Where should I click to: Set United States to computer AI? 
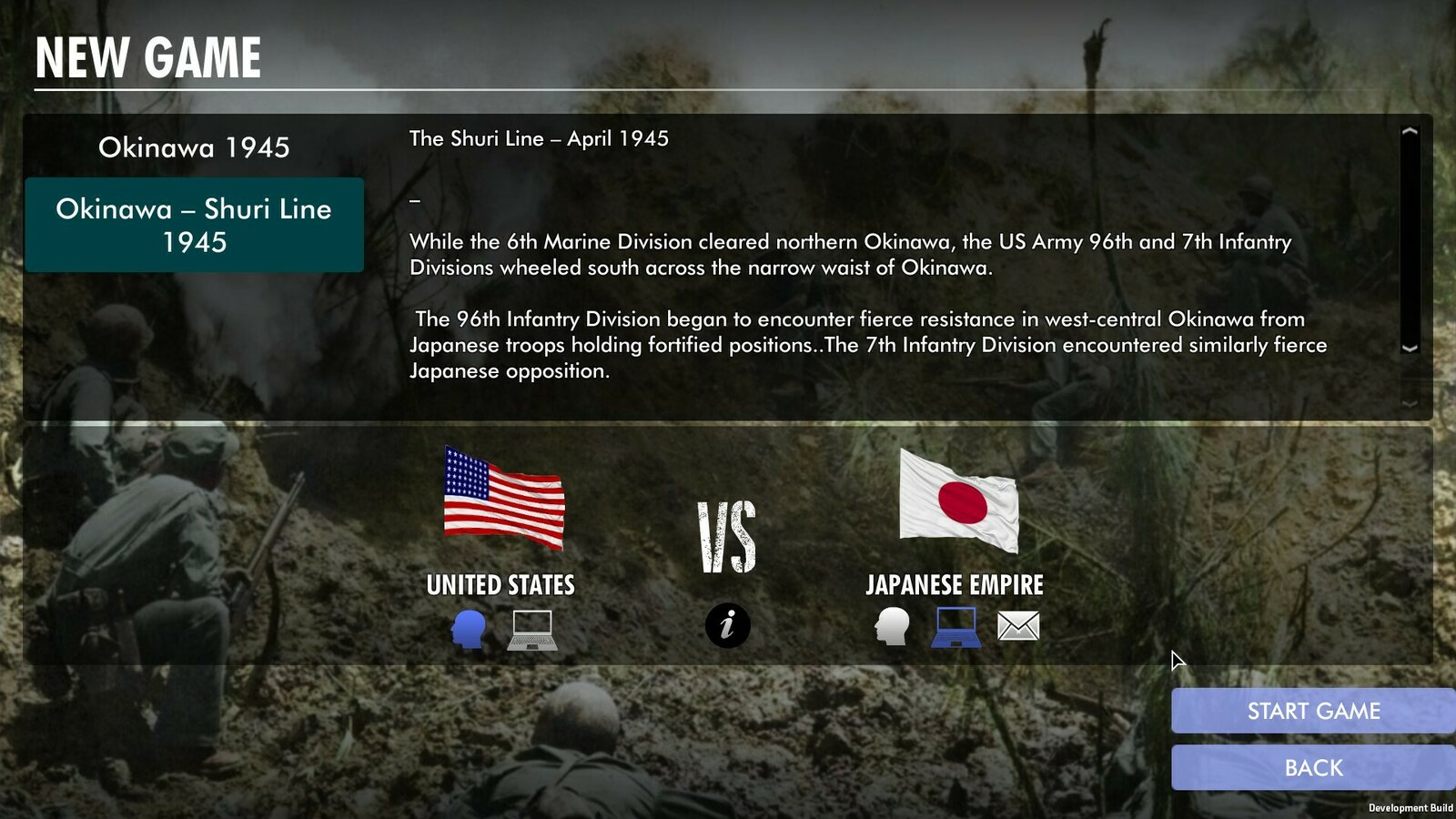coord(531,629)
